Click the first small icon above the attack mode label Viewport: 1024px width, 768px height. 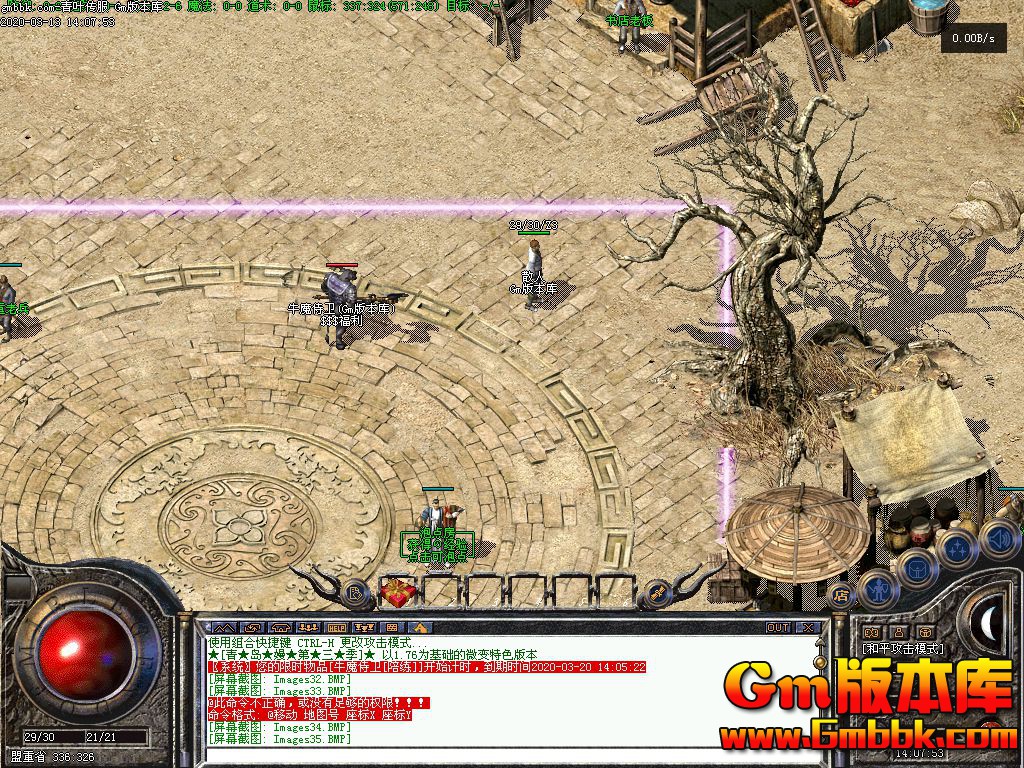coord(871,632)
